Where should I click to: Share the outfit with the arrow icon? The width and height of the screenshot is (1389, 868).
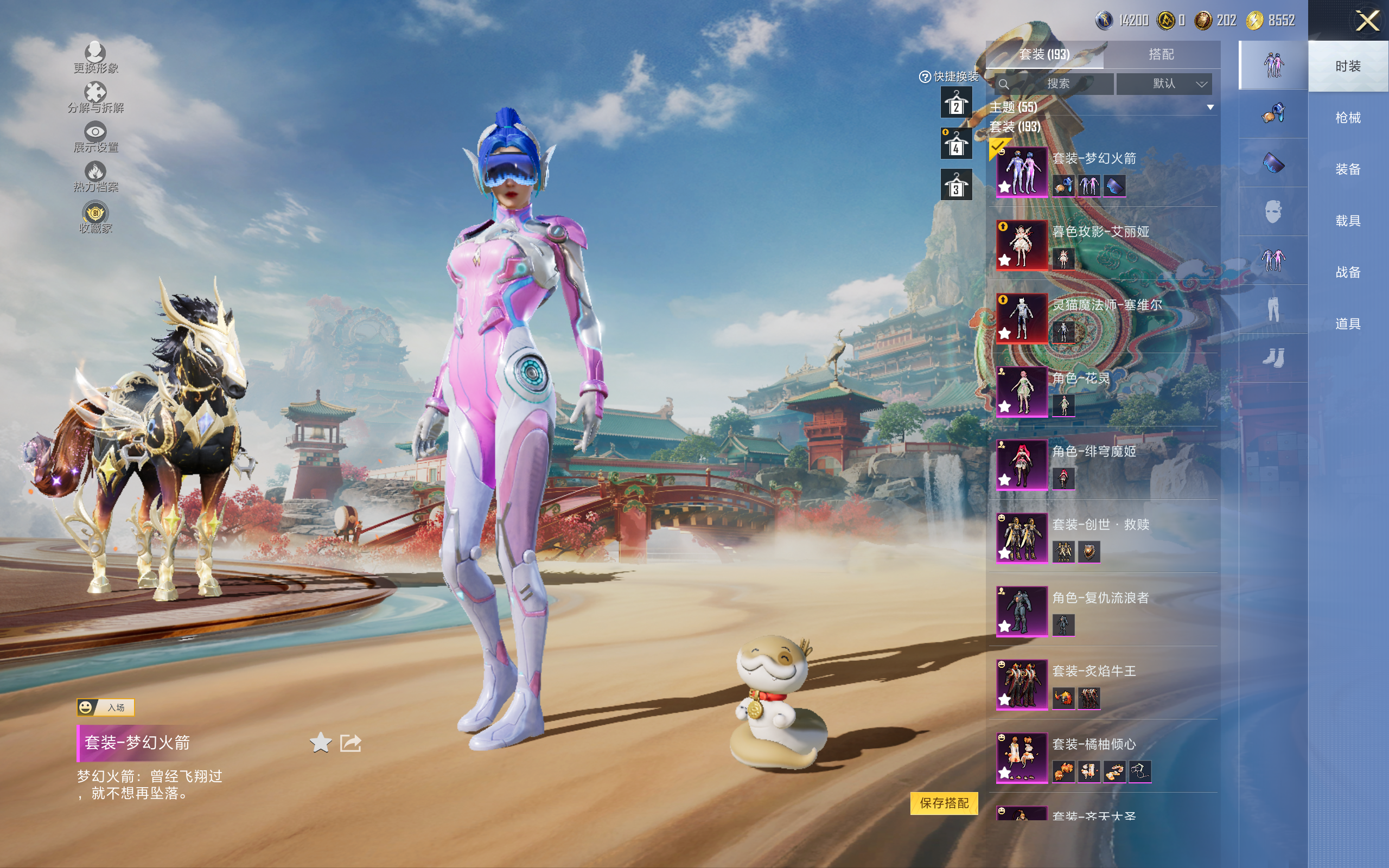(x=351, y=743)
